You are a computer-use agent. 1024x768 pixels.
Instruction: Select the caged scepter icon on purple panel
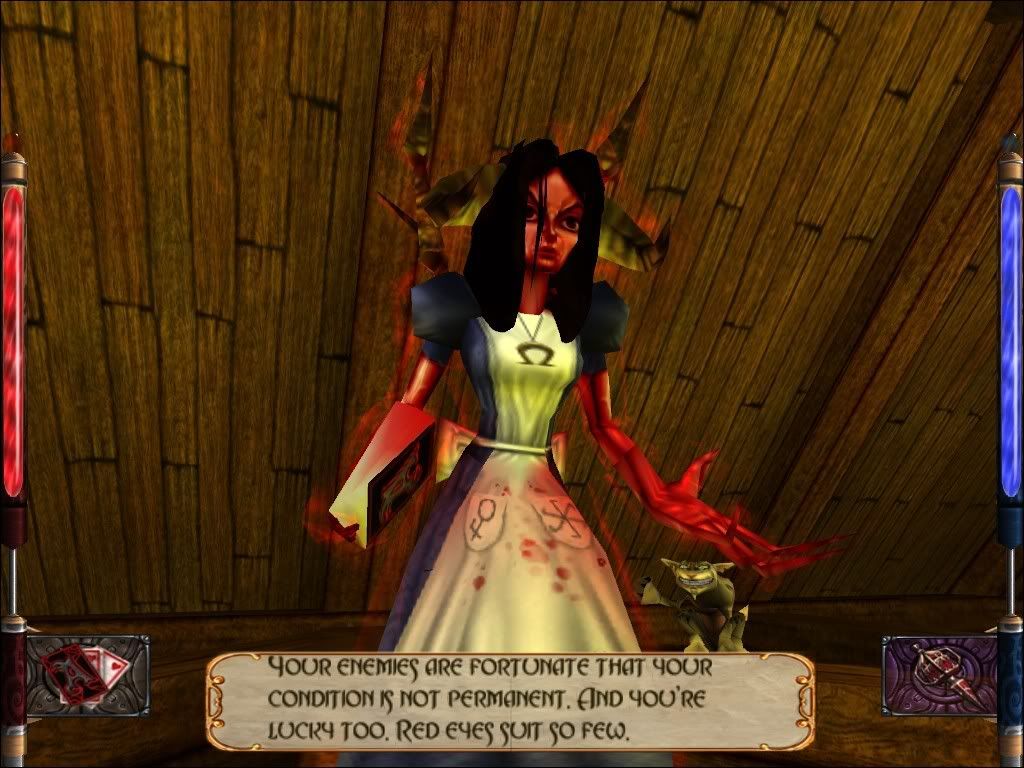[940, 675]
